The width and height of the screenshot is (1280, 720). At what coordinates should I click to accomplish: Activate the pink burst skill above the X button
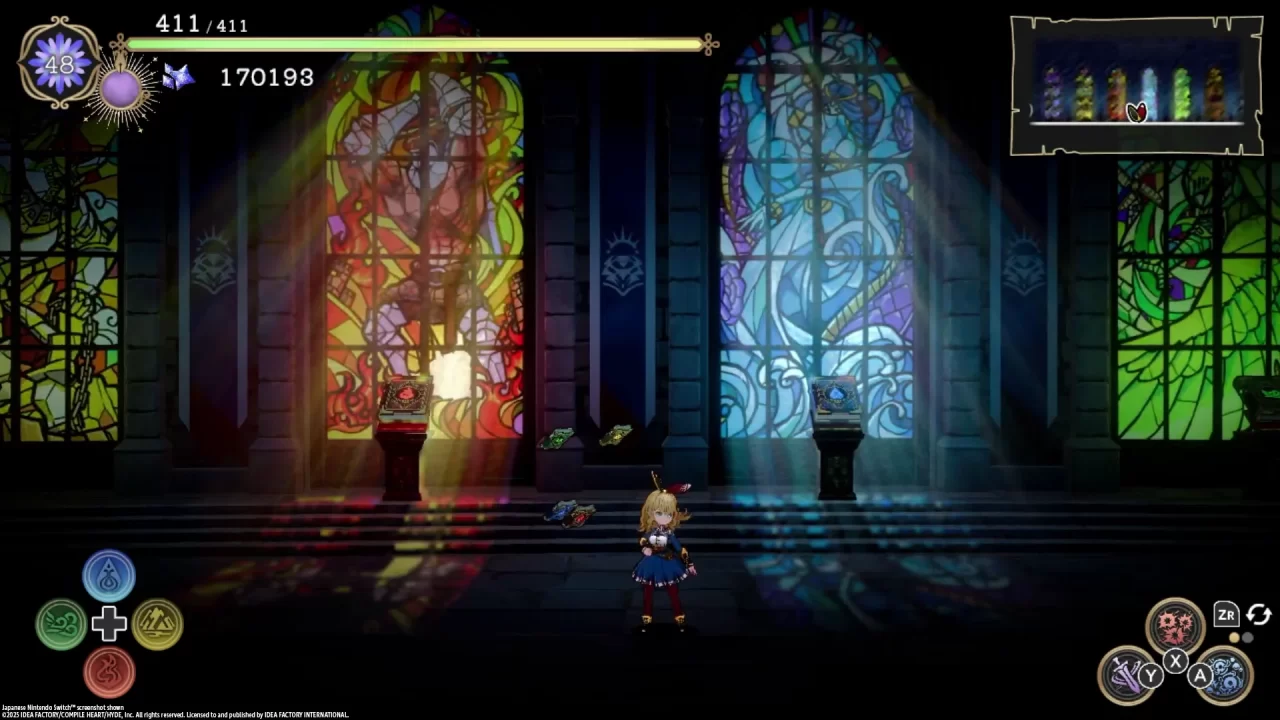[x=1176, y=622]
